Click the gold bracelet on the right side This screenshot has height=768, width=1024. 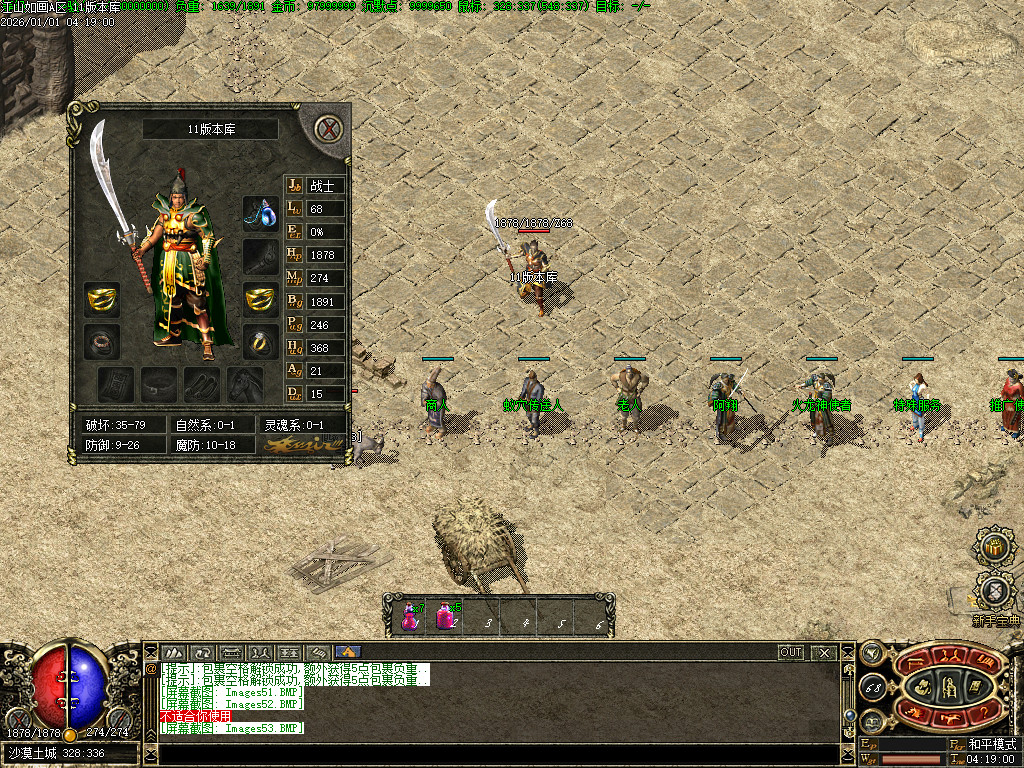[x=261, y=298]
